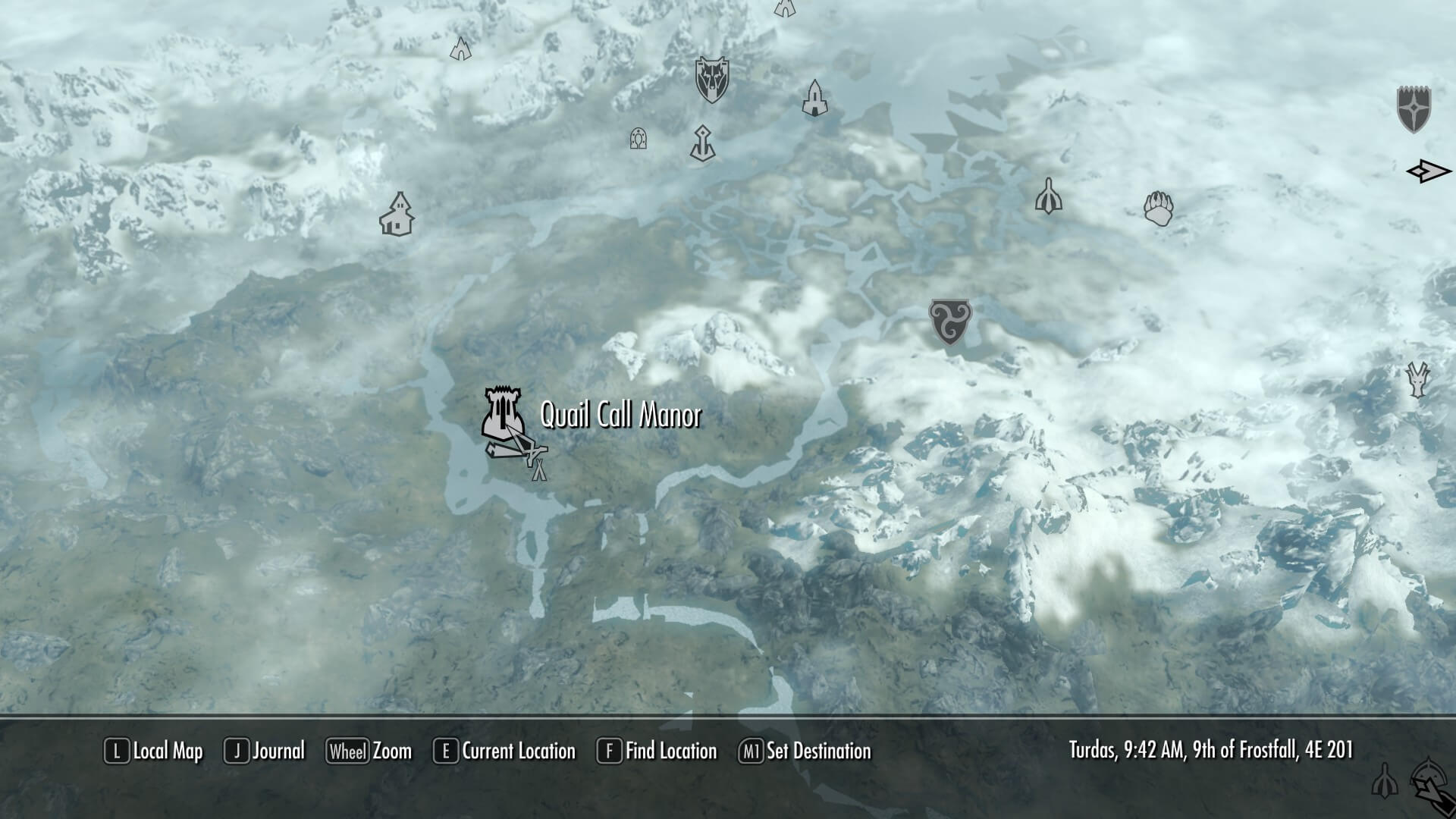Choose the wolf-head shield city marker
1456x819 pixels.
(x=711, y=79)
